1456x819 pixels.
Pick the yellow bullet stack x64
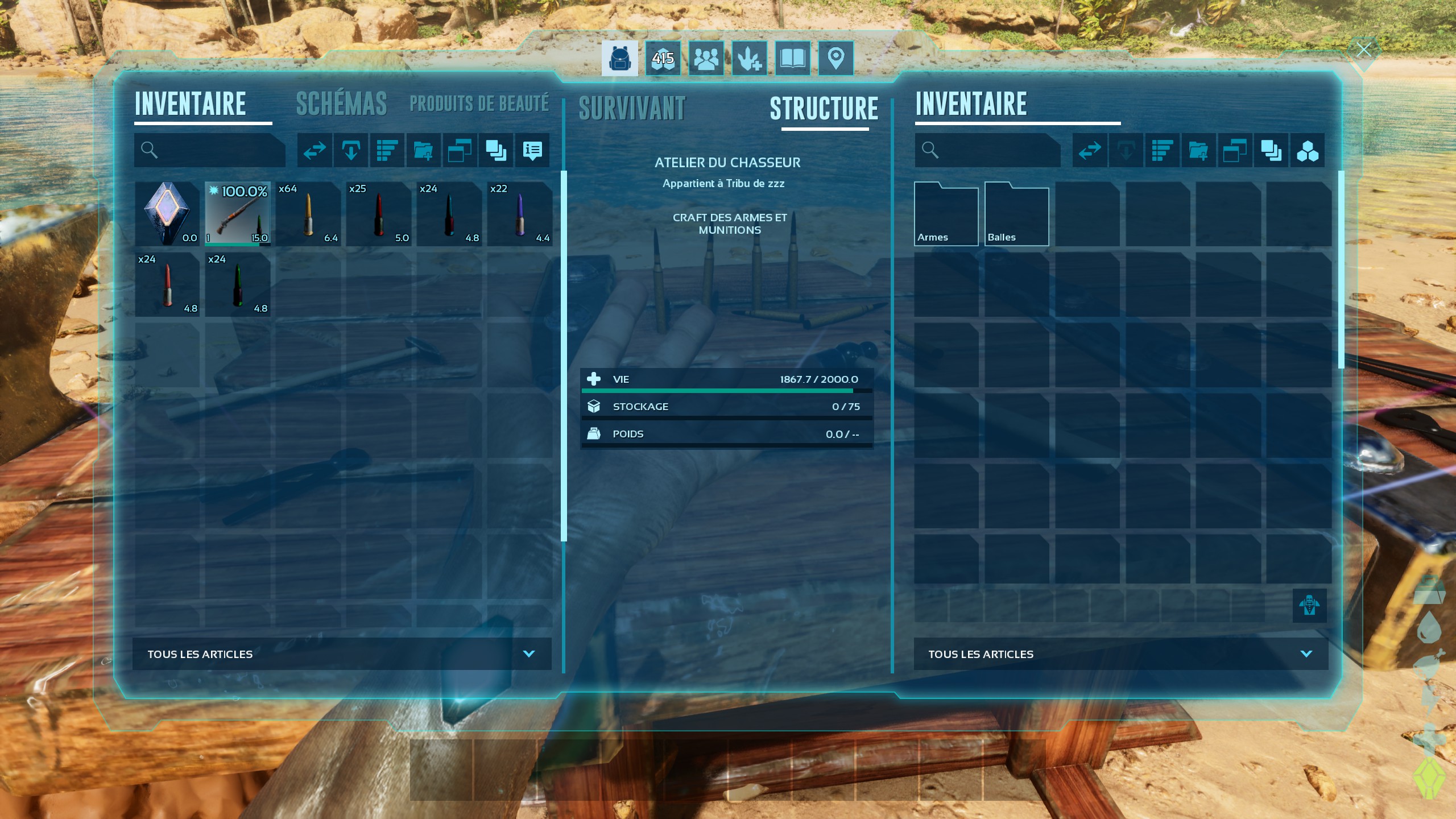[x=308, y=214]
